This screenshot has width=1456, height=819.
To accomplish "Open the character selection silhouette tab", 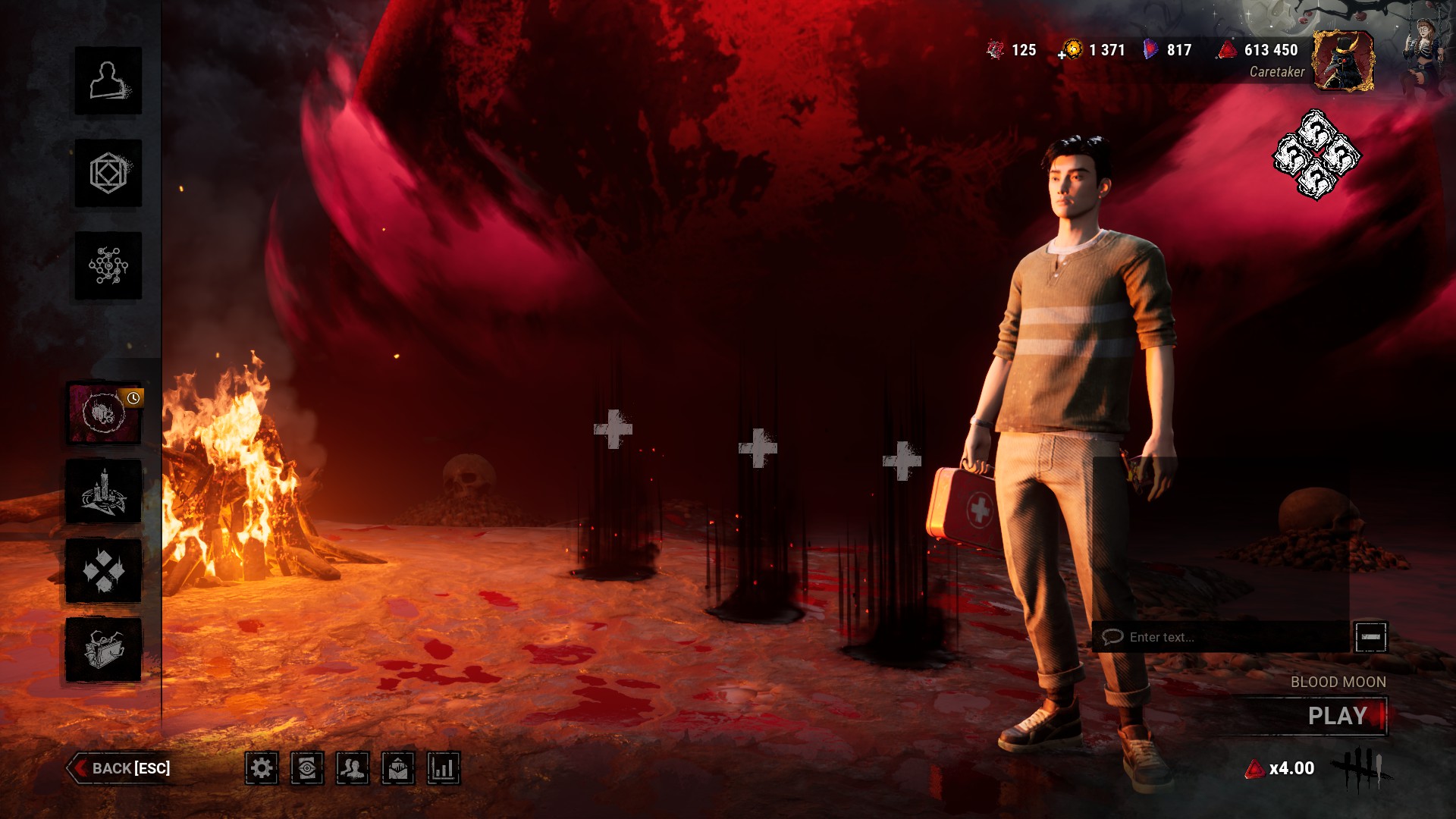I will (108, 80).
